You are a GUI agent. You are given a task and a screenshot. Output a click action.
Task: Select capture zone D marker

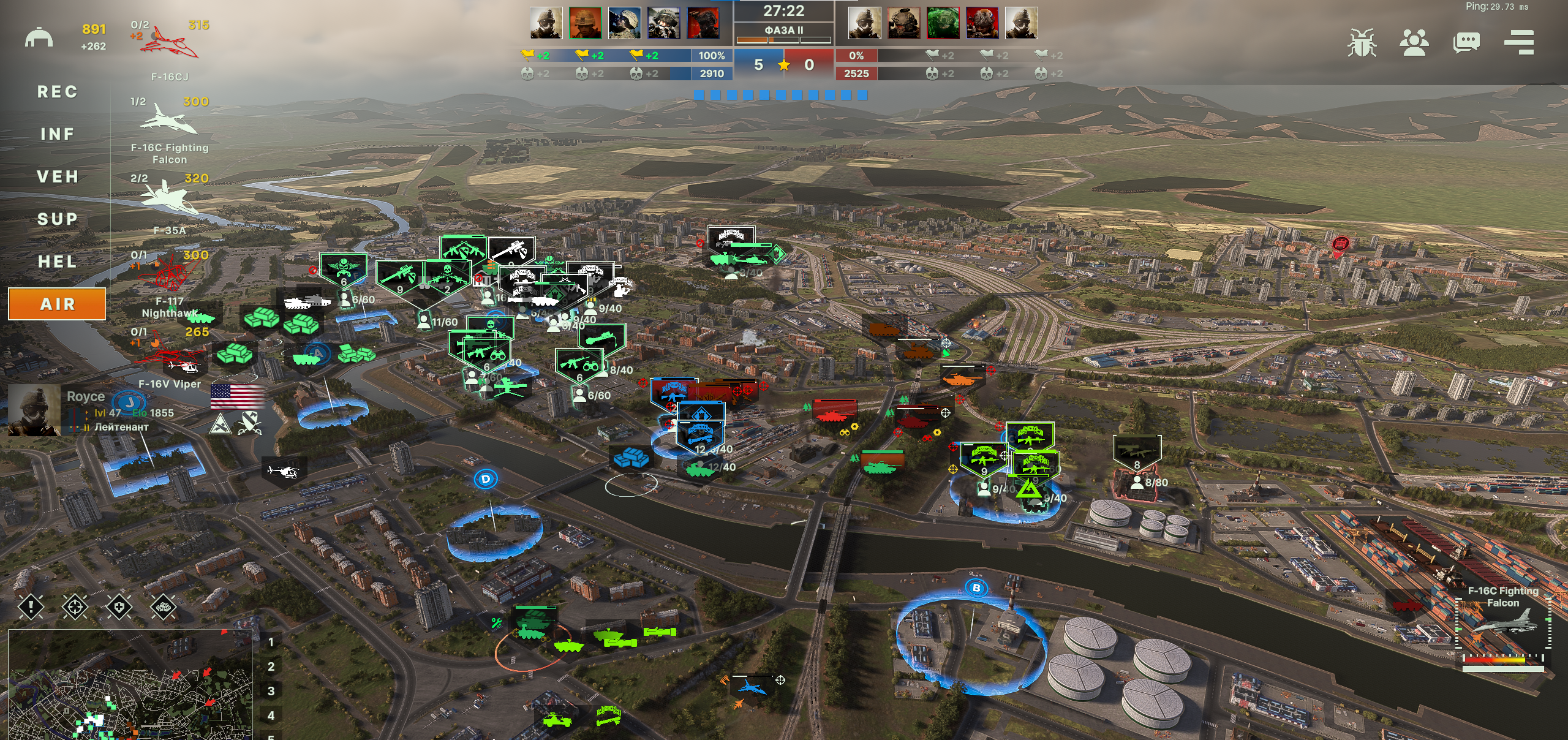click(x=486, y=479)
